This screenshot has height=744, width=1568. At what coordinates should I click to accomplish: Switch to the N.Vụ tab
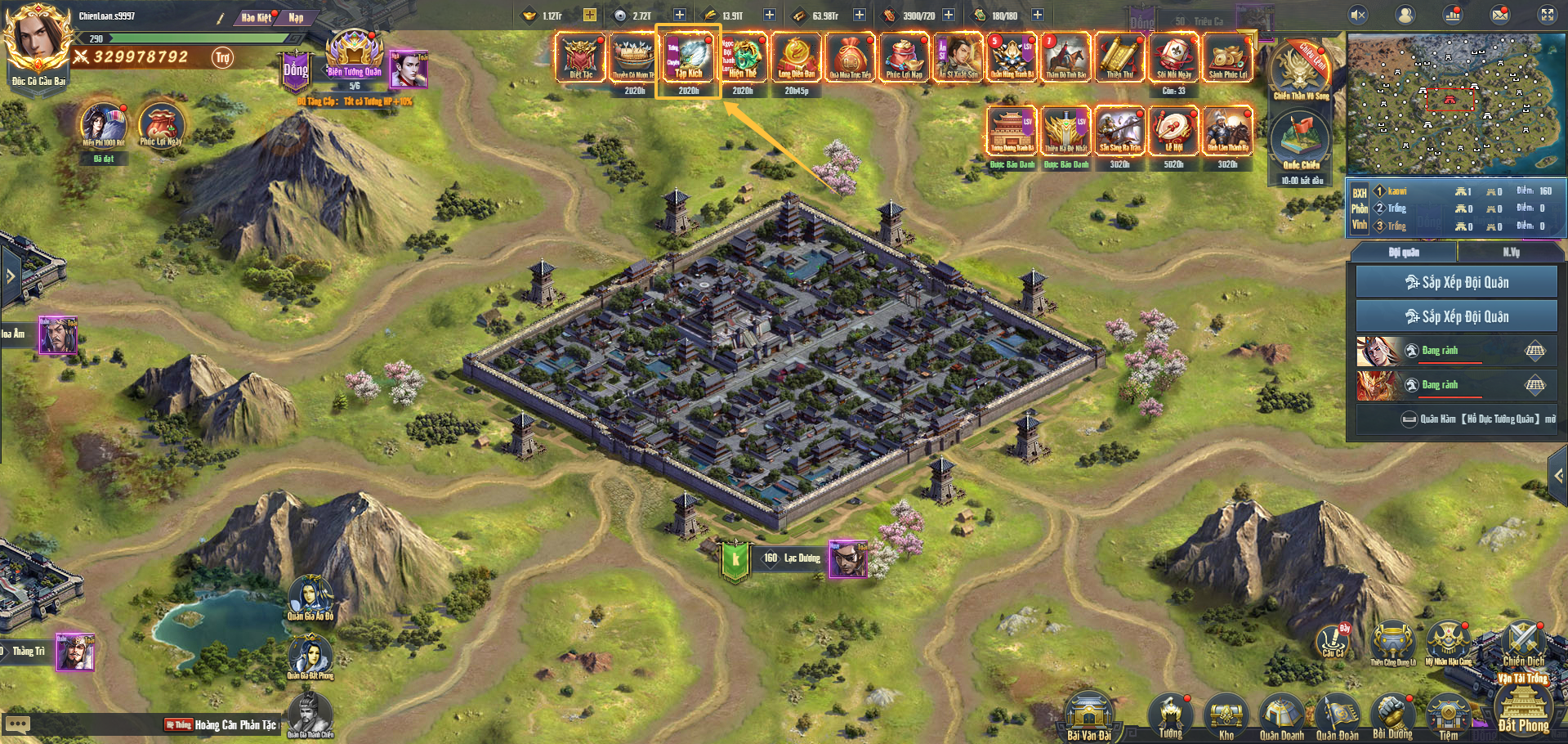tap(1511, 253)
